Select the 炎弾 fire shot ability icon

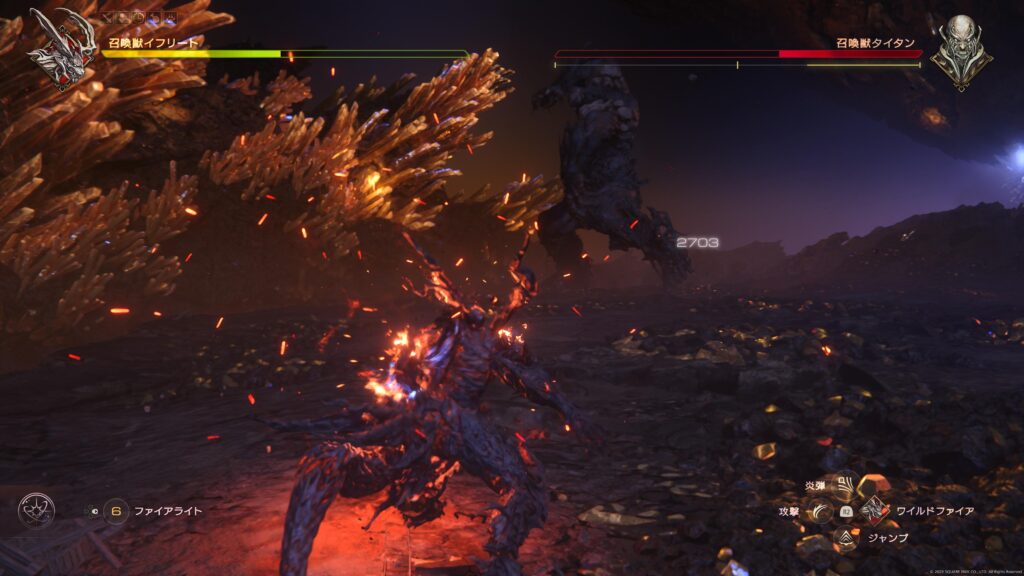point(845,486)
